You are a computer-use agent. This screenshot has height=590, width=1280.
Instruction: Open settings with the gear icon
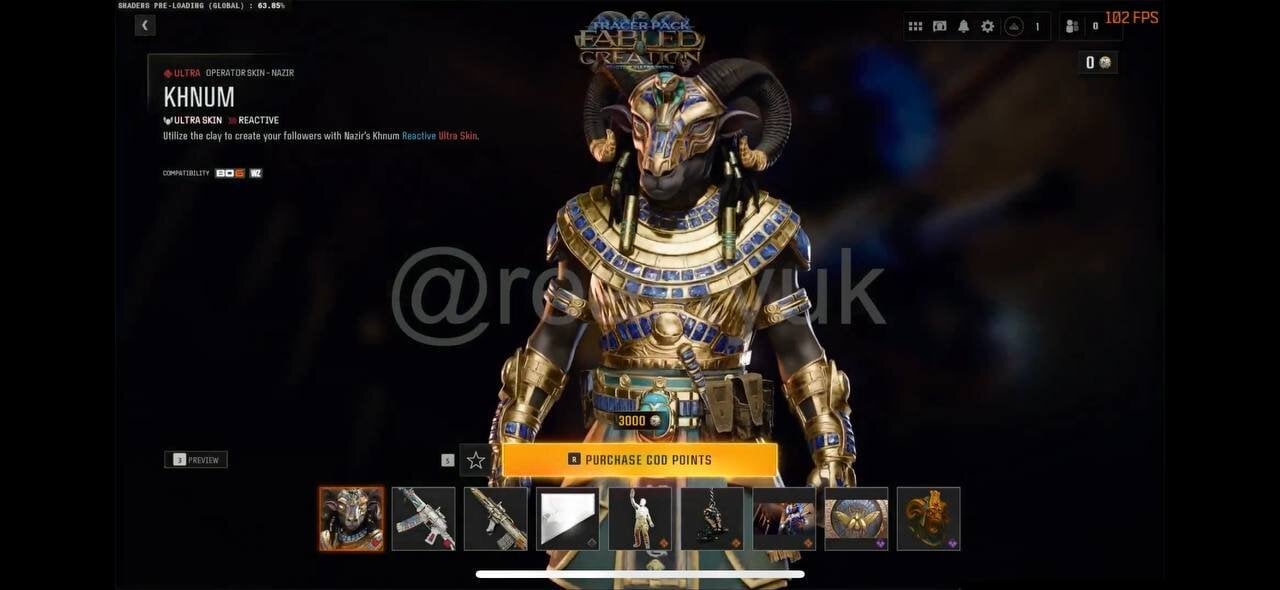click(x=988, y=27)
